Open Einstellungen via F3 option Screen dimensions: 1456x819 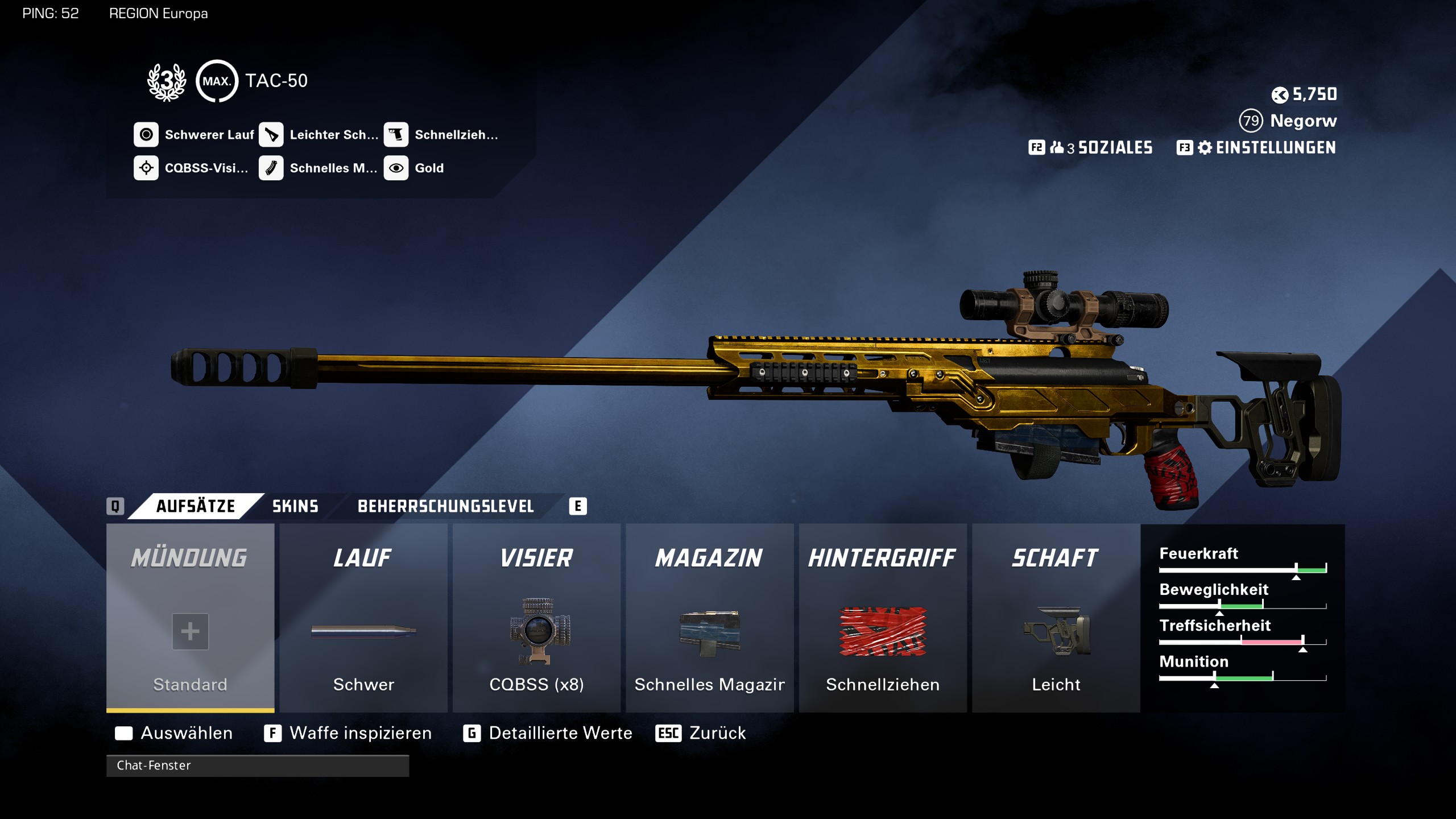tap(1274, 148)
